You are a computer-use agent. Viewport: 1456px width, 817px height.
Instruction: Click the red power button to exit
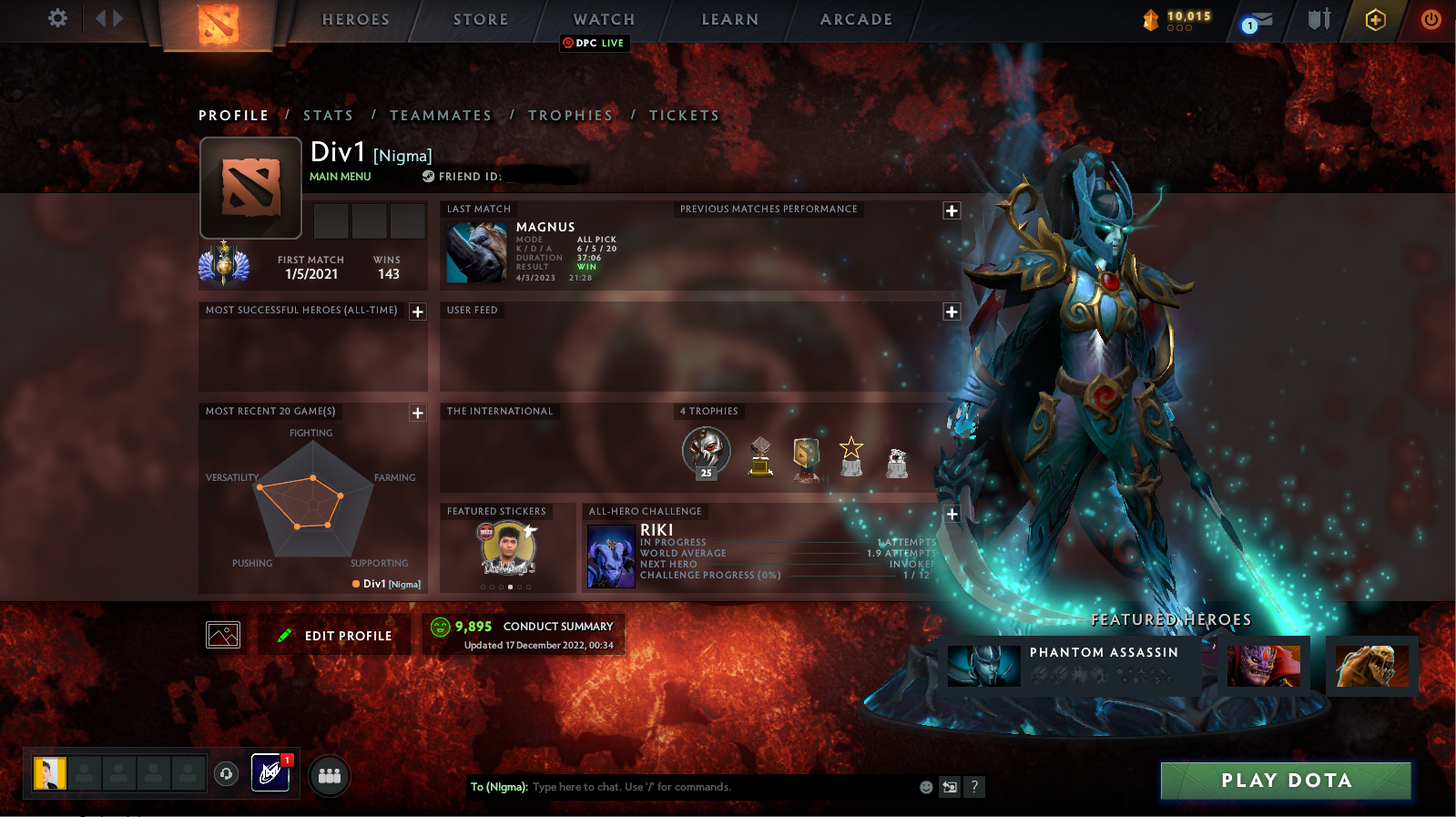1430,19
